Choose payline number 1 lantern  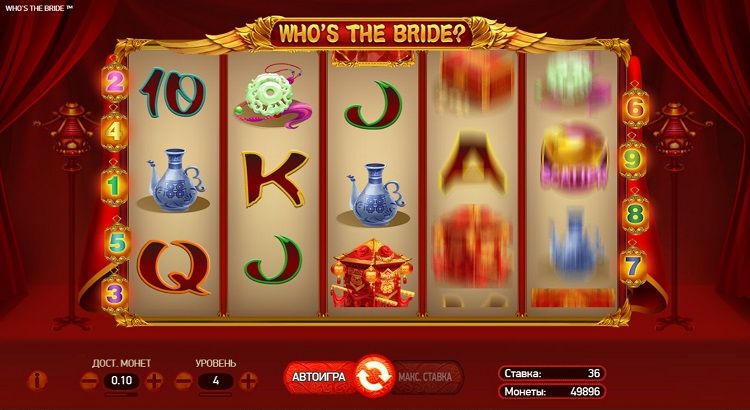coord(115,185)
